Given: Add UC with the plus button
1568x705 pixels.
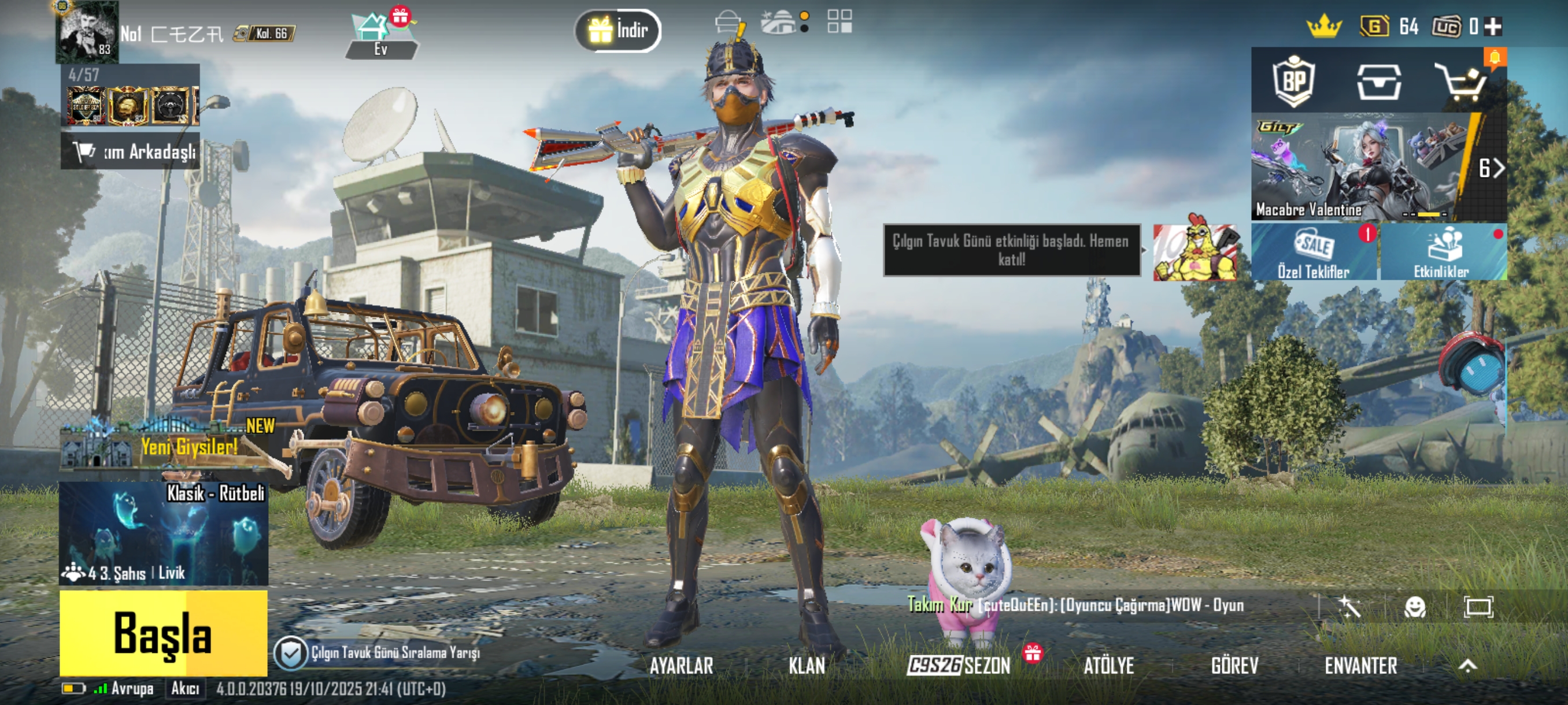Looking at the screenshot, I should 1493,26.
